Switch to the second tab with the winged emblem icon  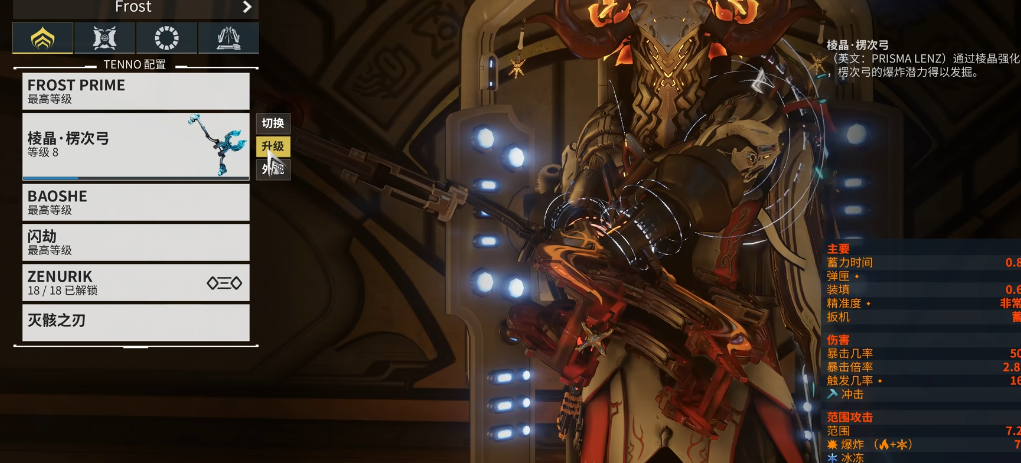(x=105, y=38)
